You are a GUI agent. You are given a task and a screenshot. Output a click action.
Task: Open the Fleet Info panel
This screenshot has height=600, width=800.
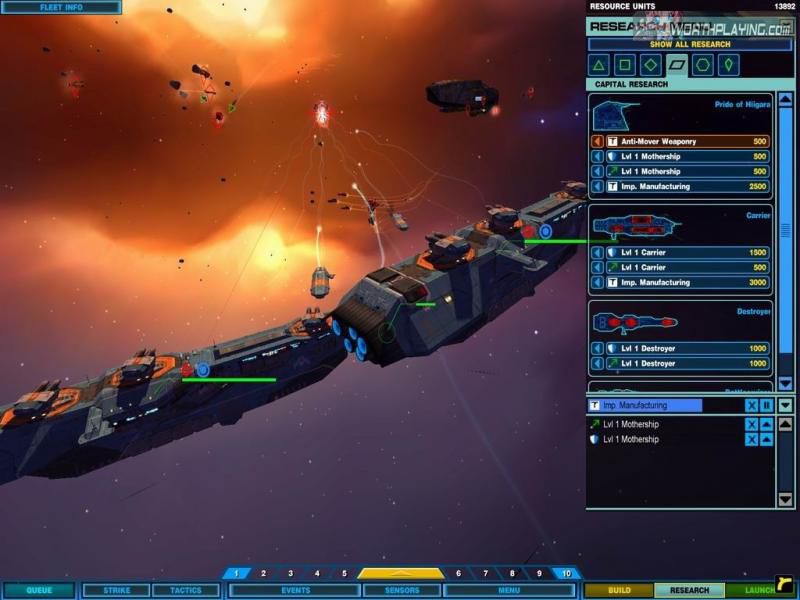coord(61,7)
